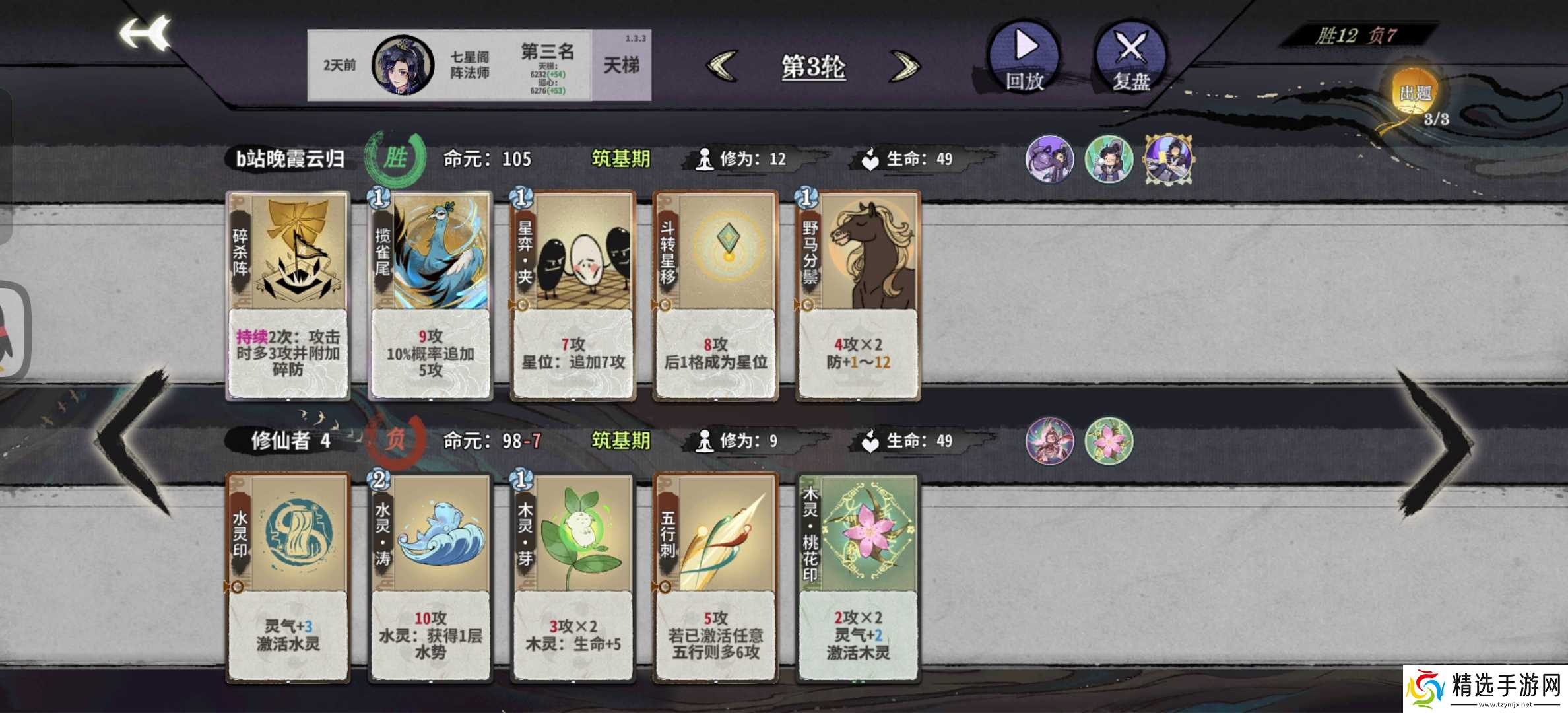Open the 第3轮 round label

(x=813, y=66)
